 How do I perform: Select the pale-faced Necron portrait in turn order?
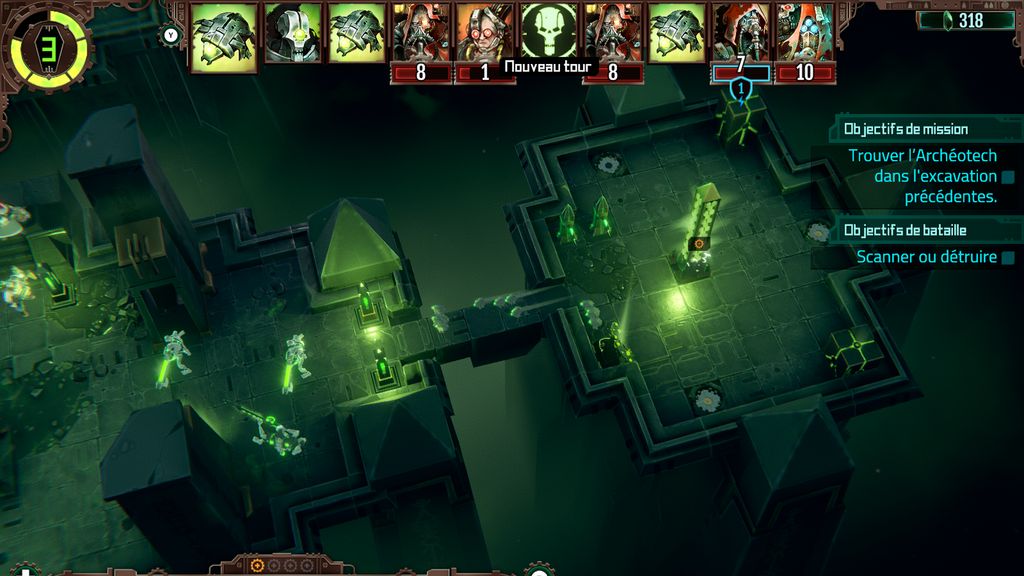293,32
